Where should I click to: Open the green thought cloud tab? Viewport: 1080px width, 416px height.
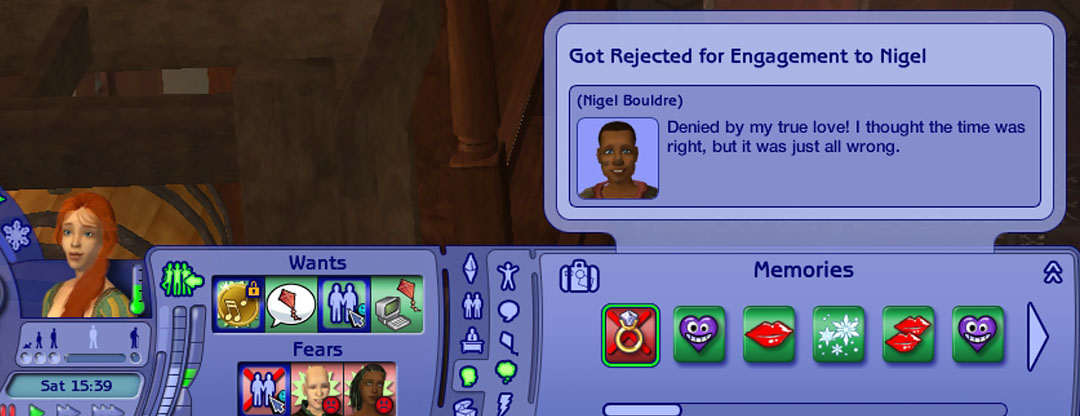[x=508, y=372]
